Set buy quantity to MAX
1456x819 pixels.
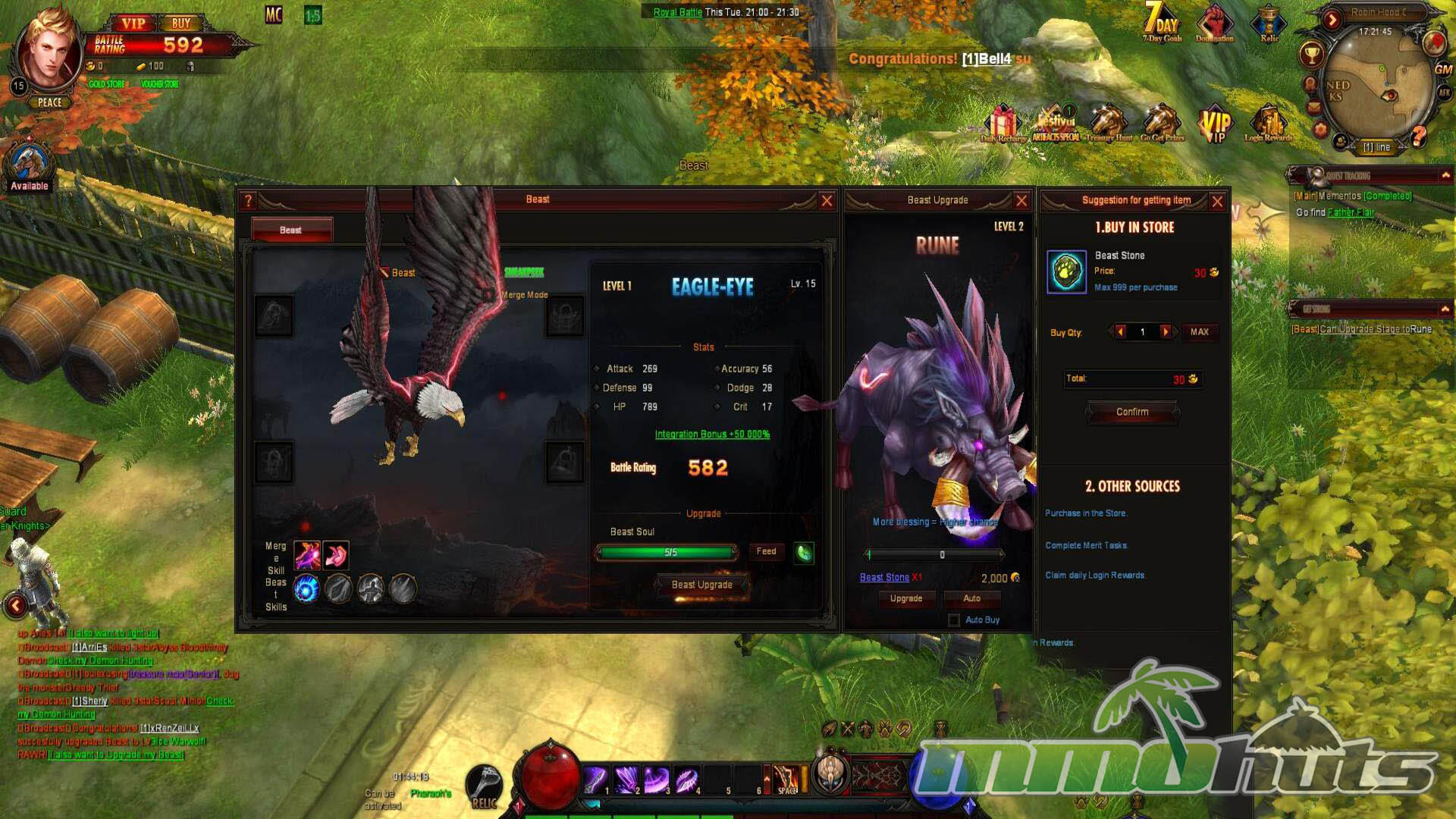pyautogui.click(x=1199, y=332)
